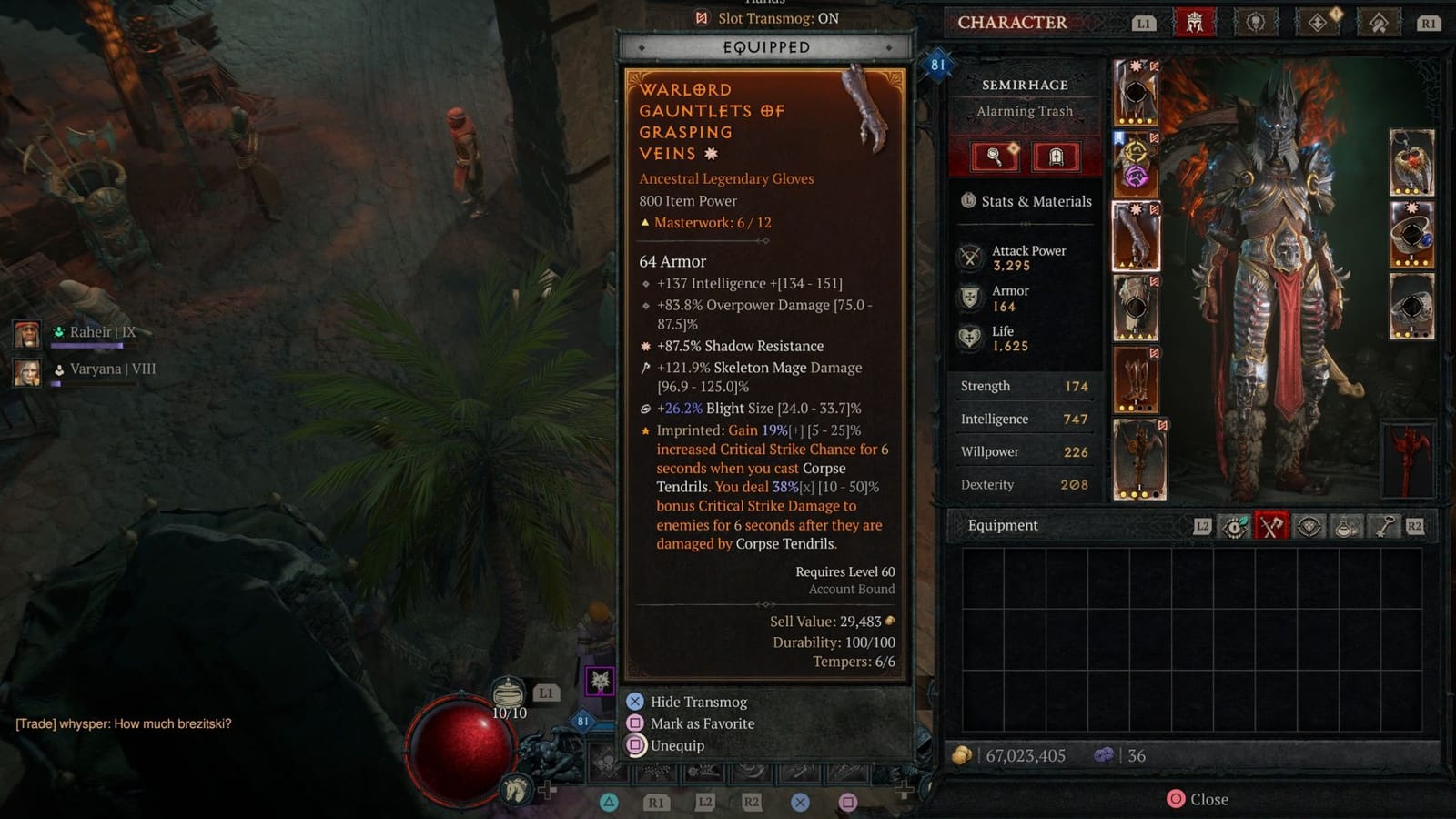Select the red Character helmet tab icon
This screenshot has height=819, width=1456.
(x=1194, y=23)
